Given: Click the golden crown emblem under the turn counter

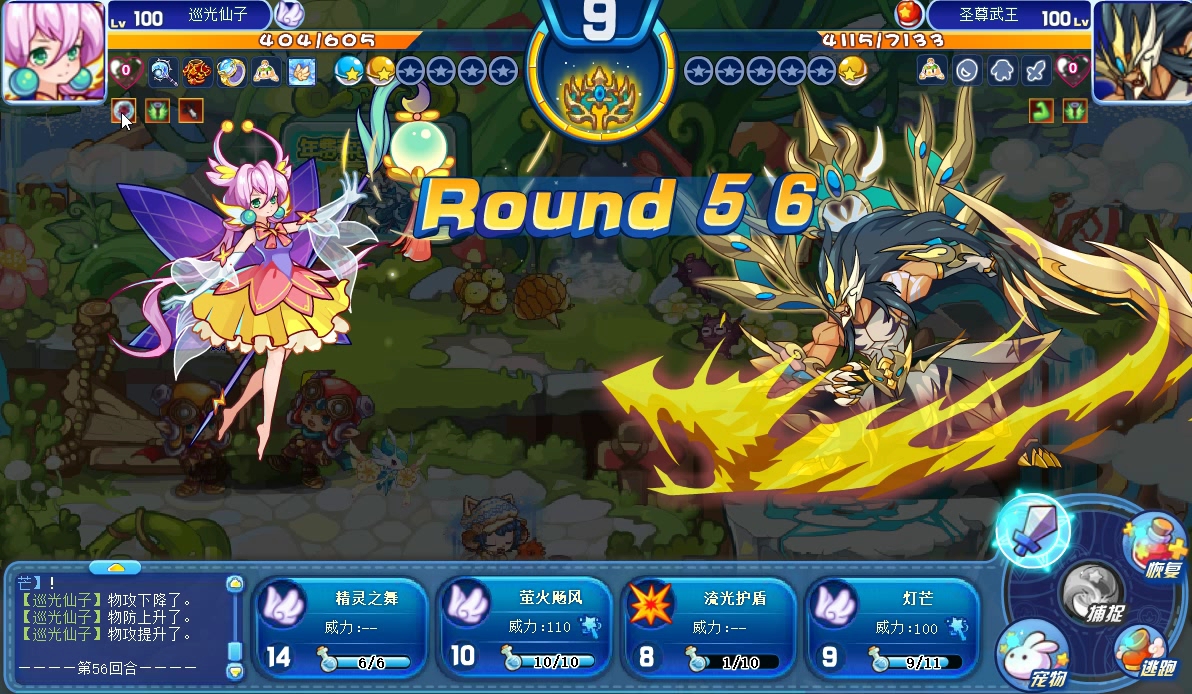Looking at the screenshot, I should click(x=599, y=96).
